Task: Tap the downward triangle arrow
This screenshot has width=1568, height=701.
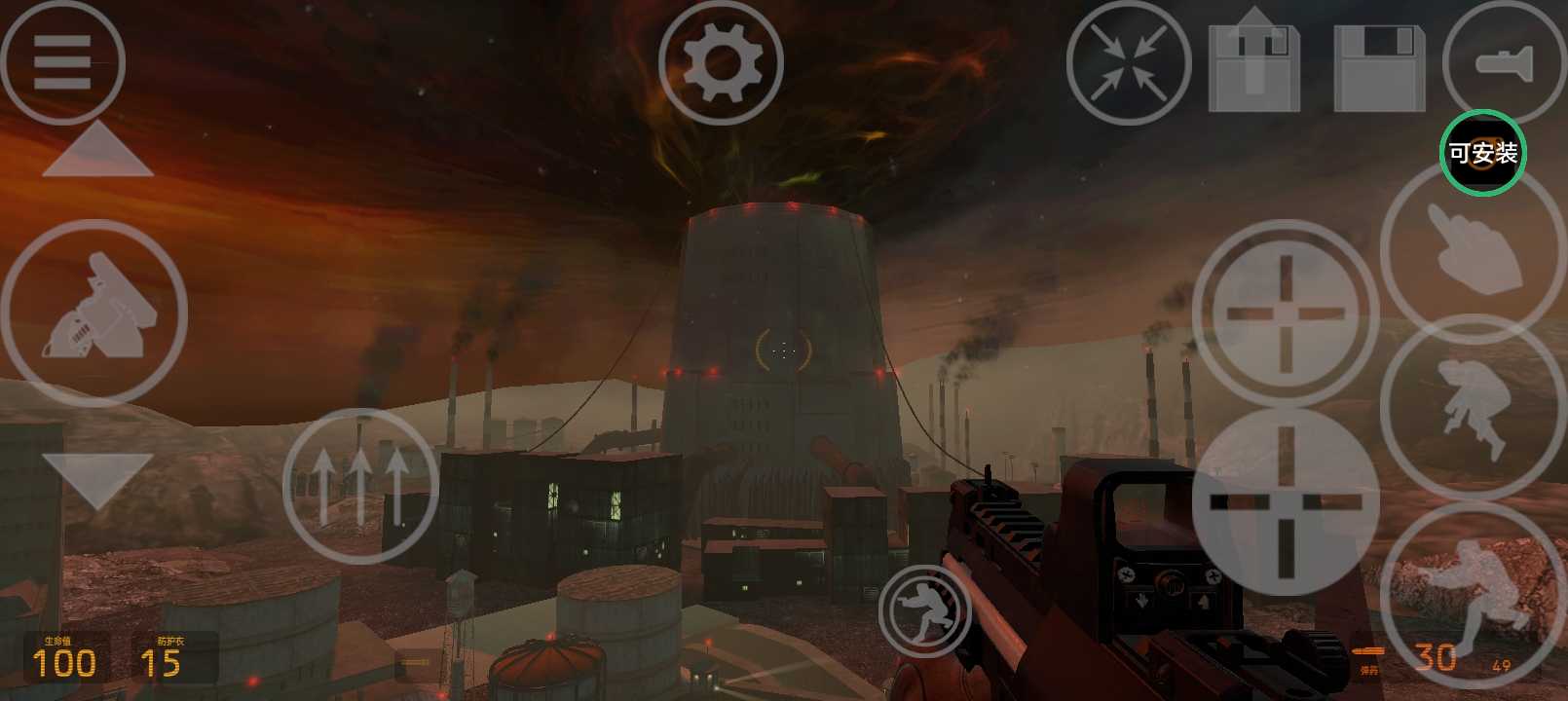Action: click(x=96, y=479)
